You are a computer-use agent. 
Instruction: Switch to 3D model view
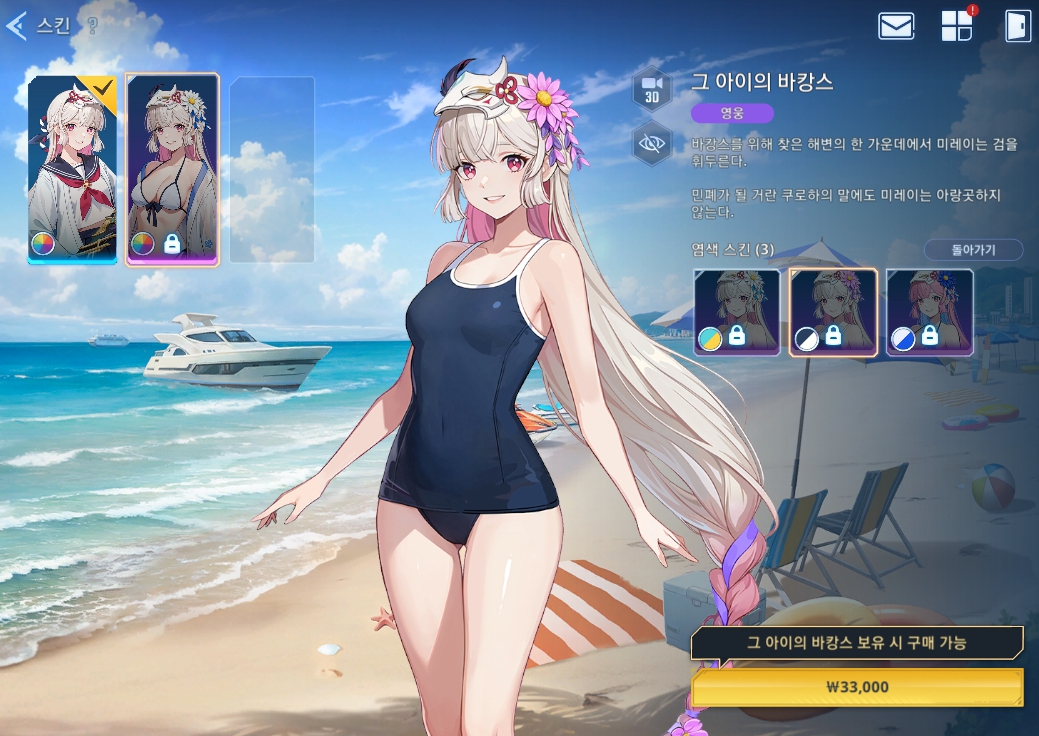point(652,89)
